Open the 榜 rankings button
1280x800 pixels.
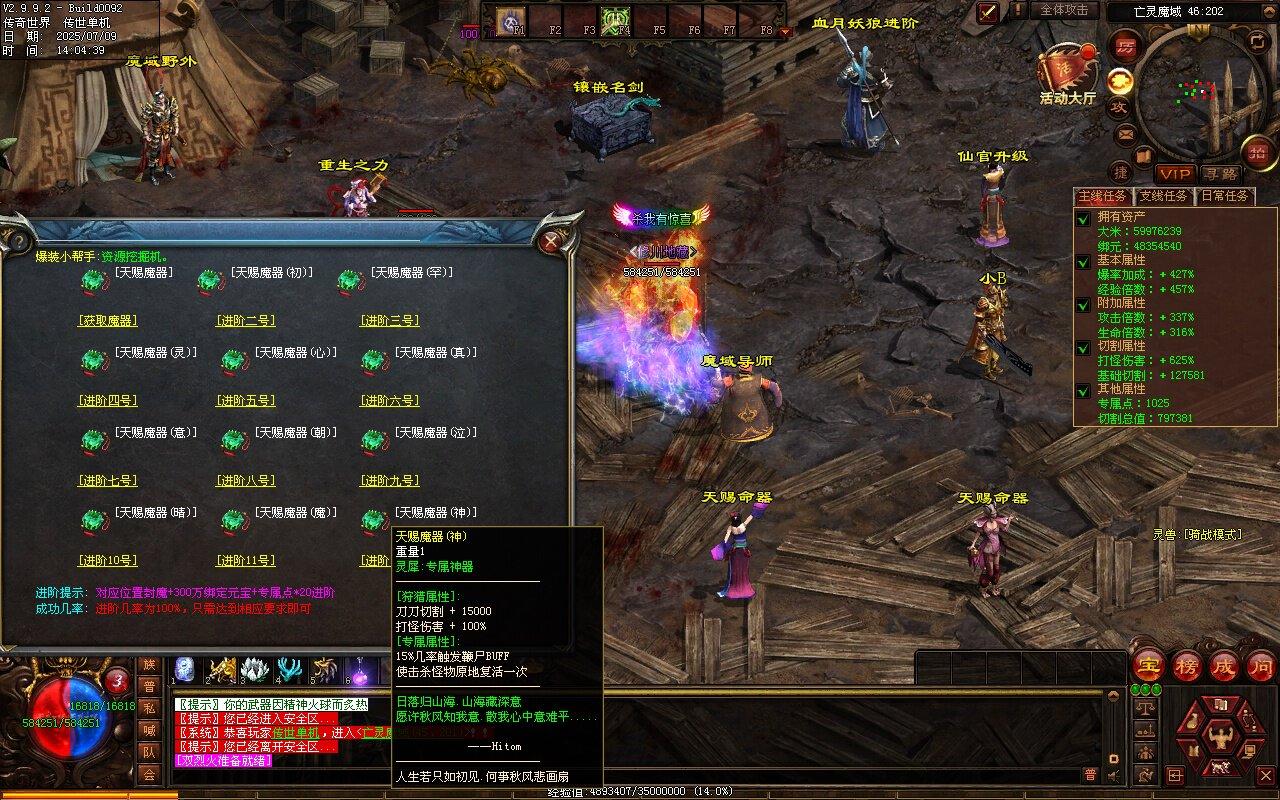coord(1187,666)
